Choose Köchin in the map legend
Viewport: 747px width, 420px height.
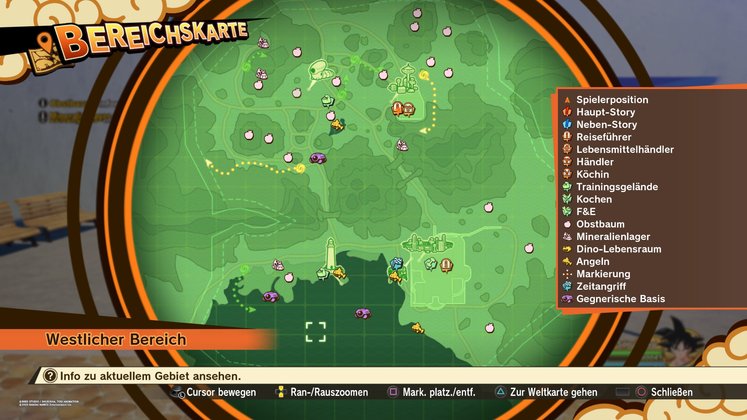(593, 174)
